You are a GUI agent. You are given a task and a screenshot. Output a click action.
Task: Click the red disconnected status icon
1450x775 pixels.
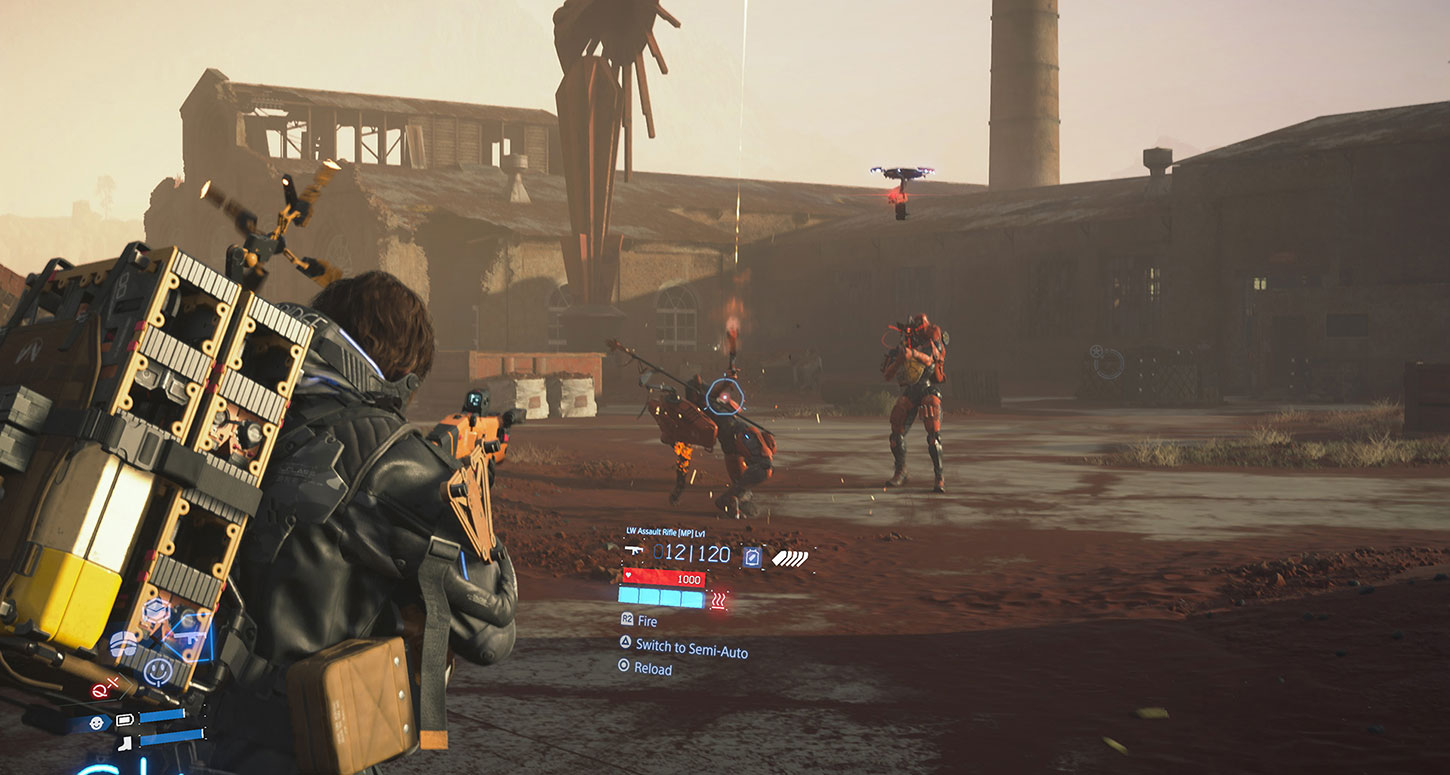coord(104,690)
